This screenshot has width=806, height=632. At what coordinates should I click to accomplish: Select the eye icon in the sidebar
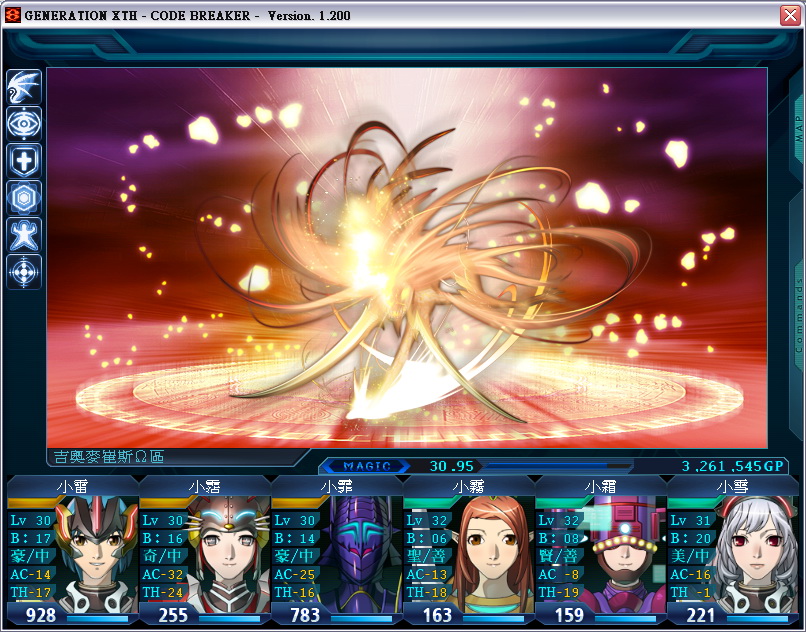24,123
